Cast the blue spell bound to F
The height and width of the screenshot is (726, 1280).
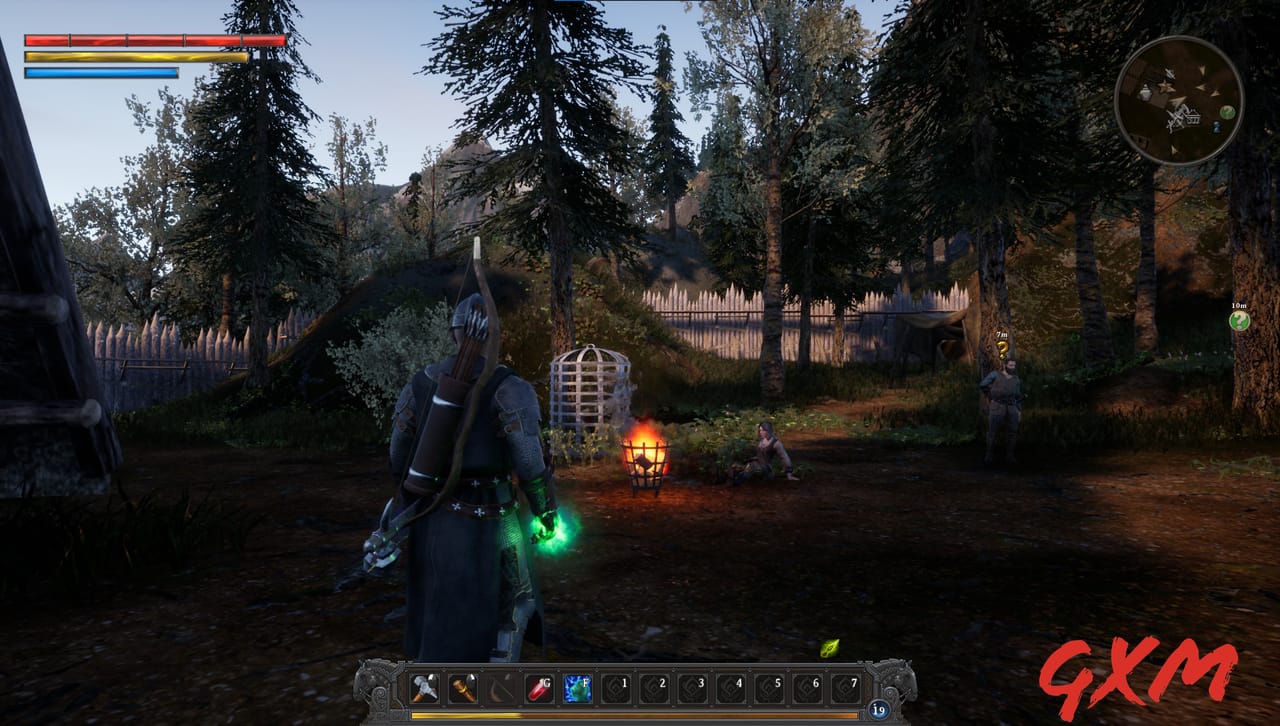pos(576,689)
